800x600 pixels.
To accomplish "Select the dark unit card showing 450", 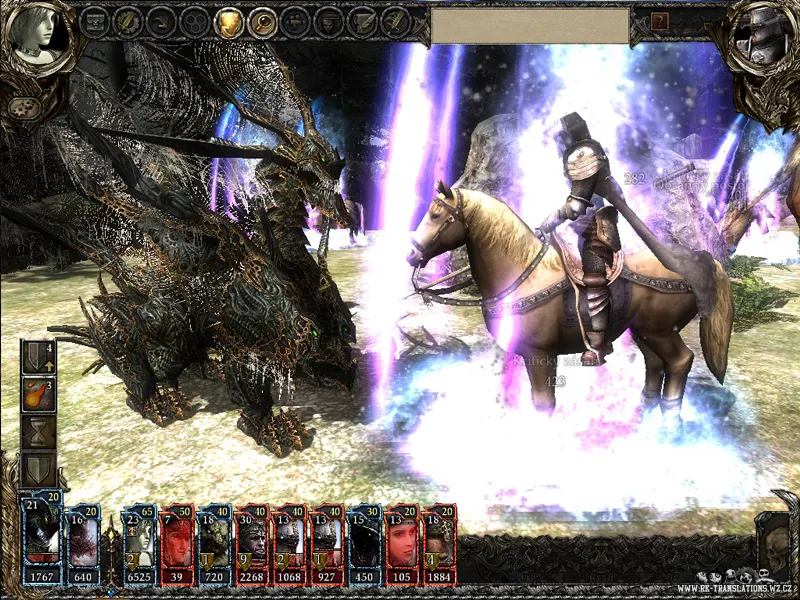I will 365,543.
